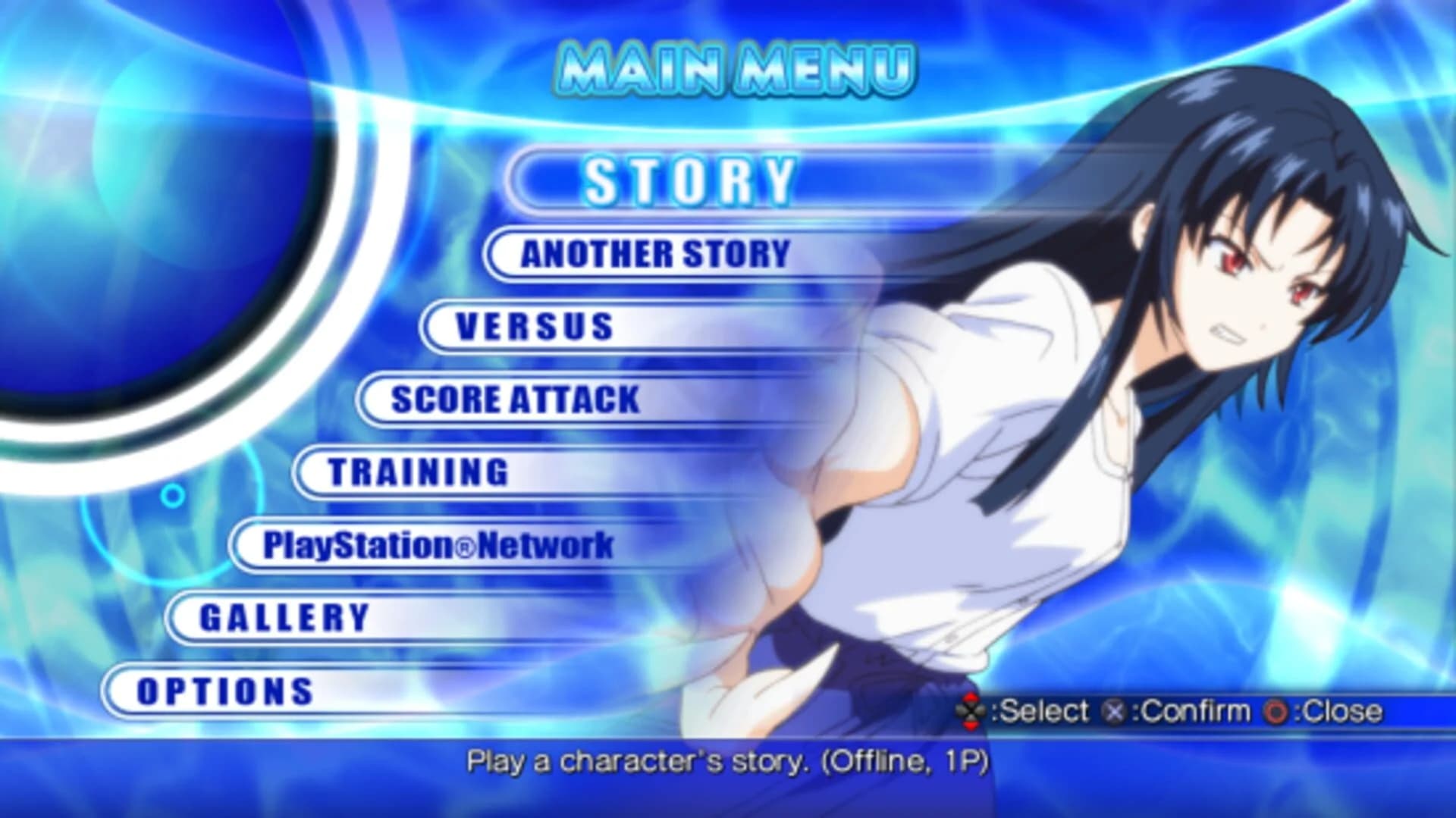
Task: Select SCORE ATTACK mode
Action: click(x=512, y=400)
